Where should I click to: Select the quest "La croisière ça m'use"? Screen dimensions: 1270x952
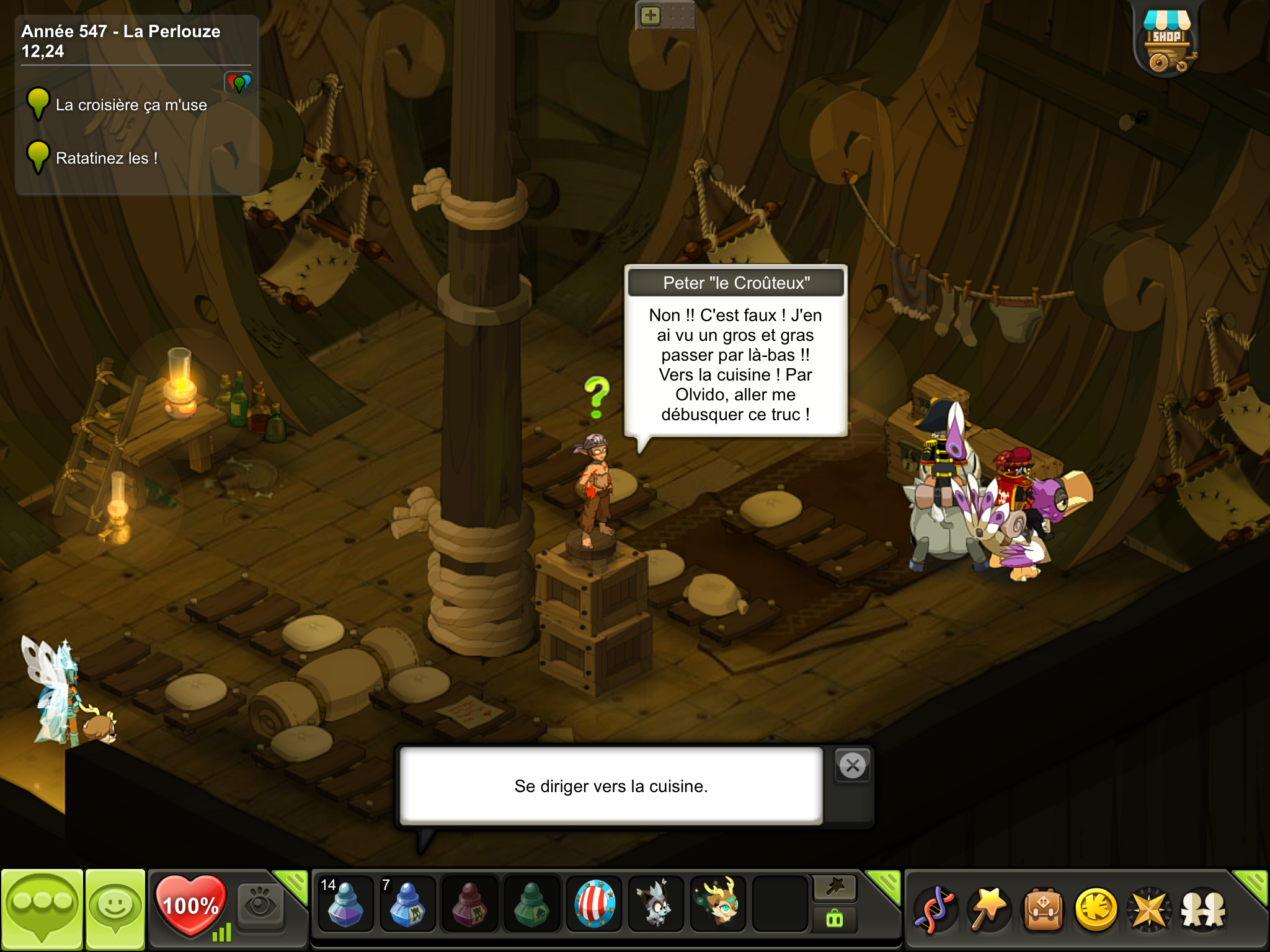[x=131, y=105]
